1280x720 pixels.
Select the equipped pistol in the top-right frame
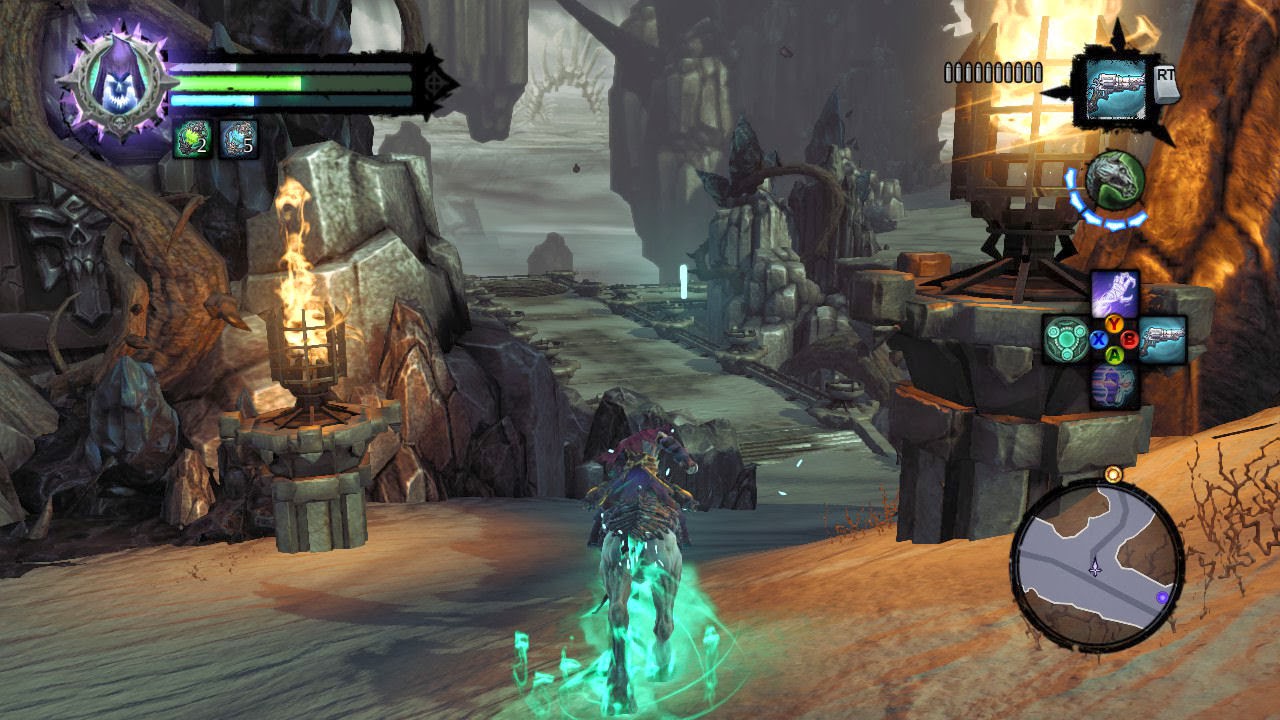[x=1110, y=88]
